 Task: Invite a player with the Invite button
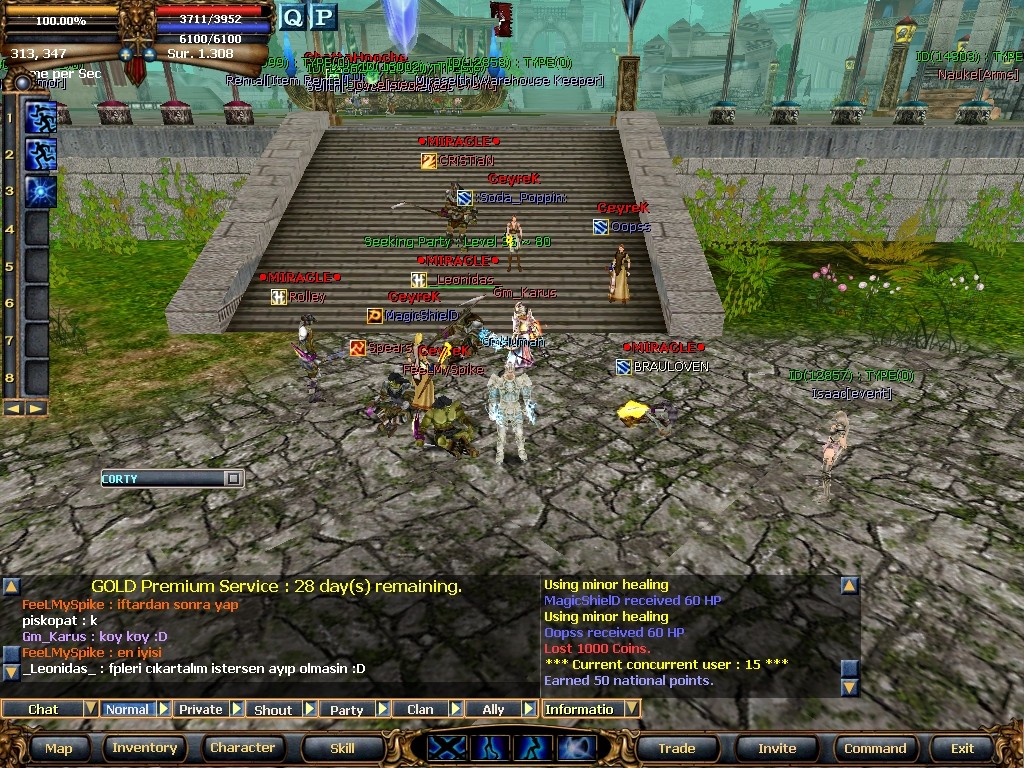(x=777, y=748)
